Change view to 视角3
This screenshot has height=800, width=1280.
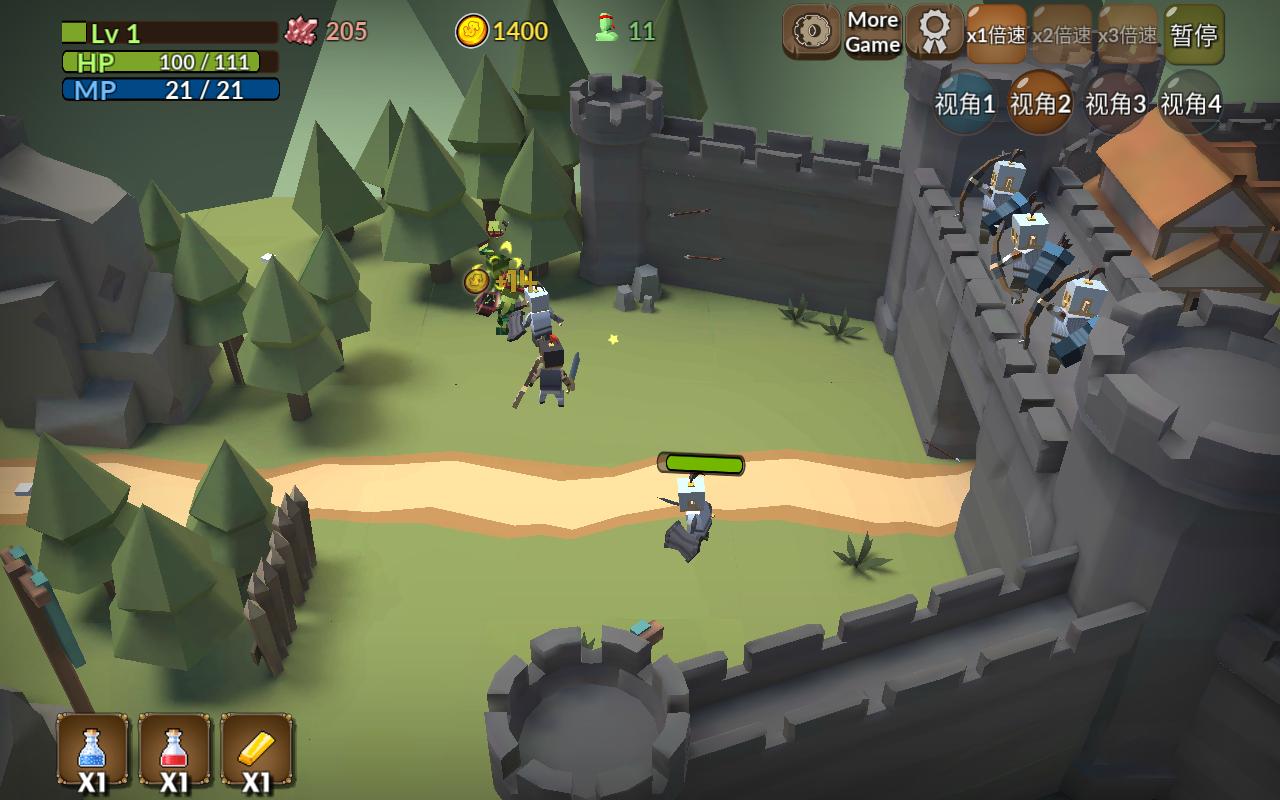[x=1115, y=103]
